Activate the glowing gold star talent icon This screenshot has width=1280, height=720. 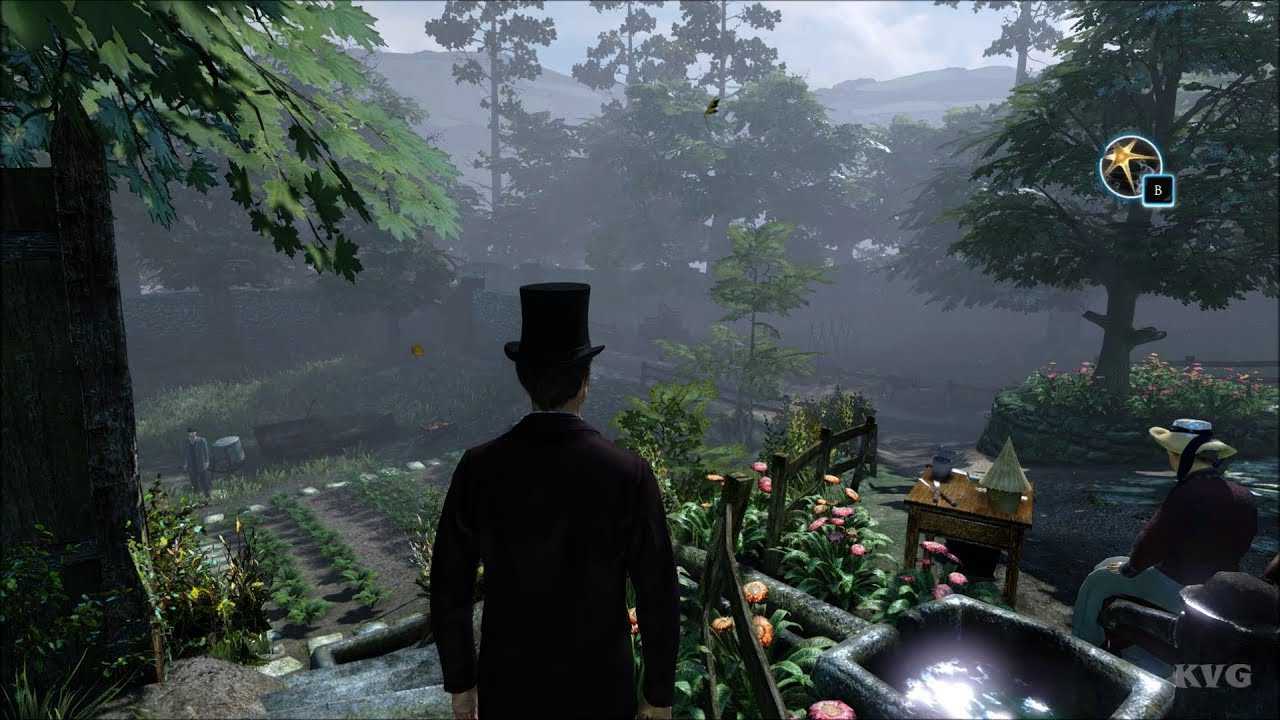(1129, 166)
